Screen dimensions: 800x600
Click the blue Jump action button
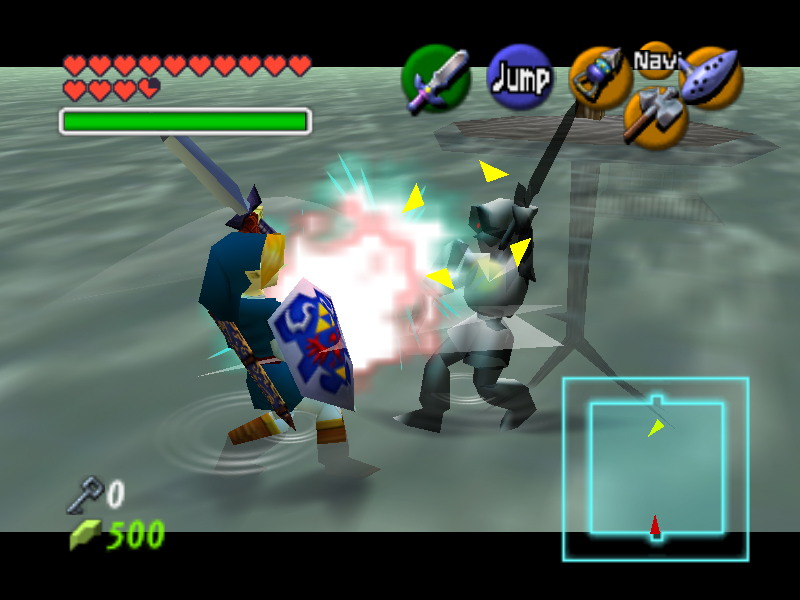coord(520,78)
